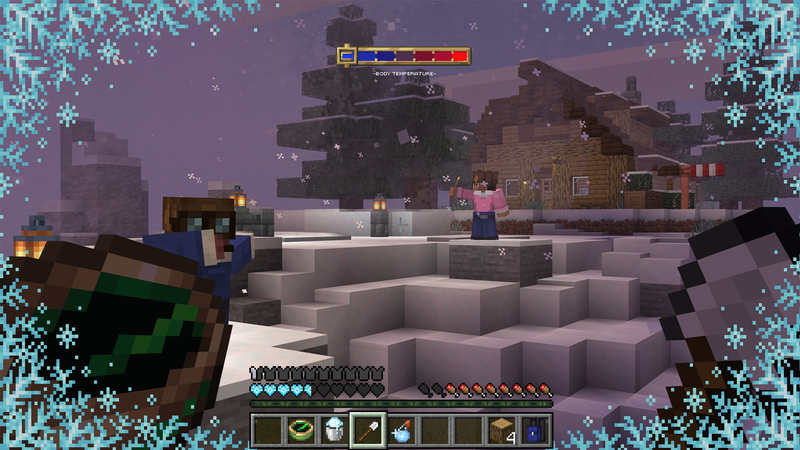Image resolution: width=800 pixels, height=450 pixels.
Task: Select the green bowl hotbar slot
Action: 301,430
